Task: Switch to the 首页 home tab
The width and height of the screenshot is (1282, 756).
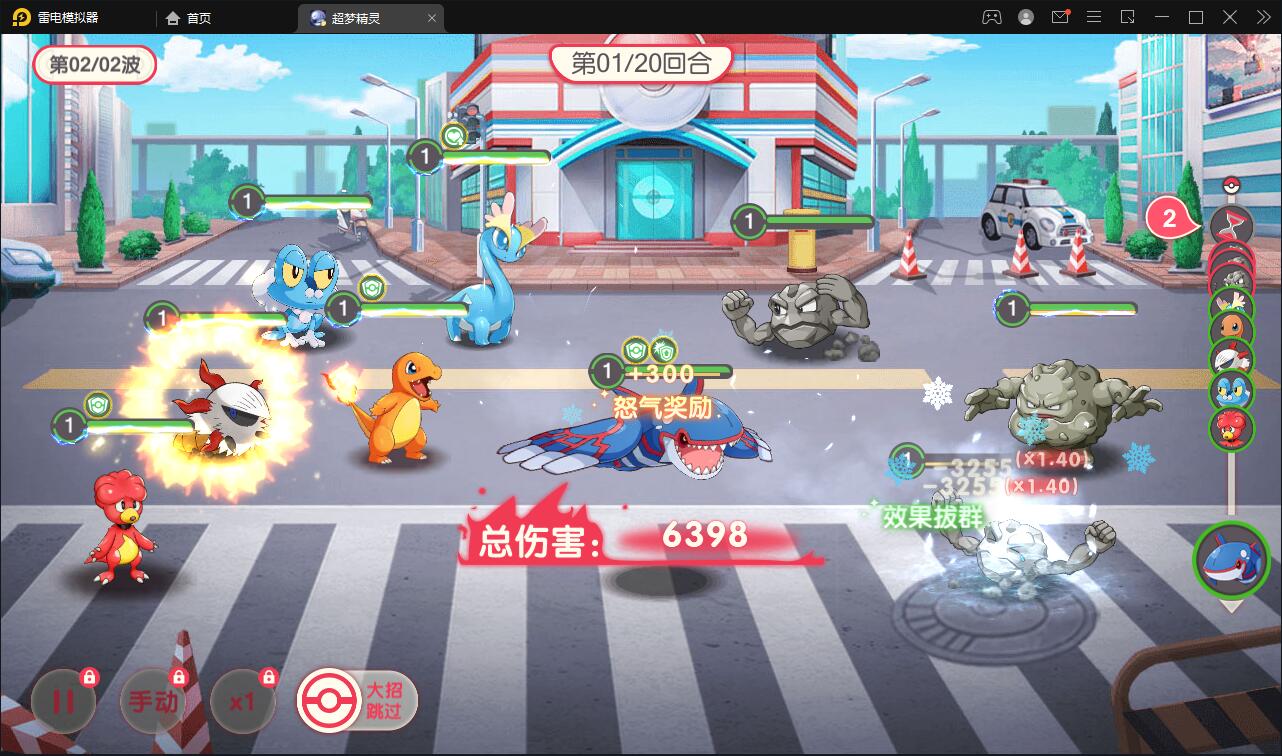Action: [x=190, y=17]
